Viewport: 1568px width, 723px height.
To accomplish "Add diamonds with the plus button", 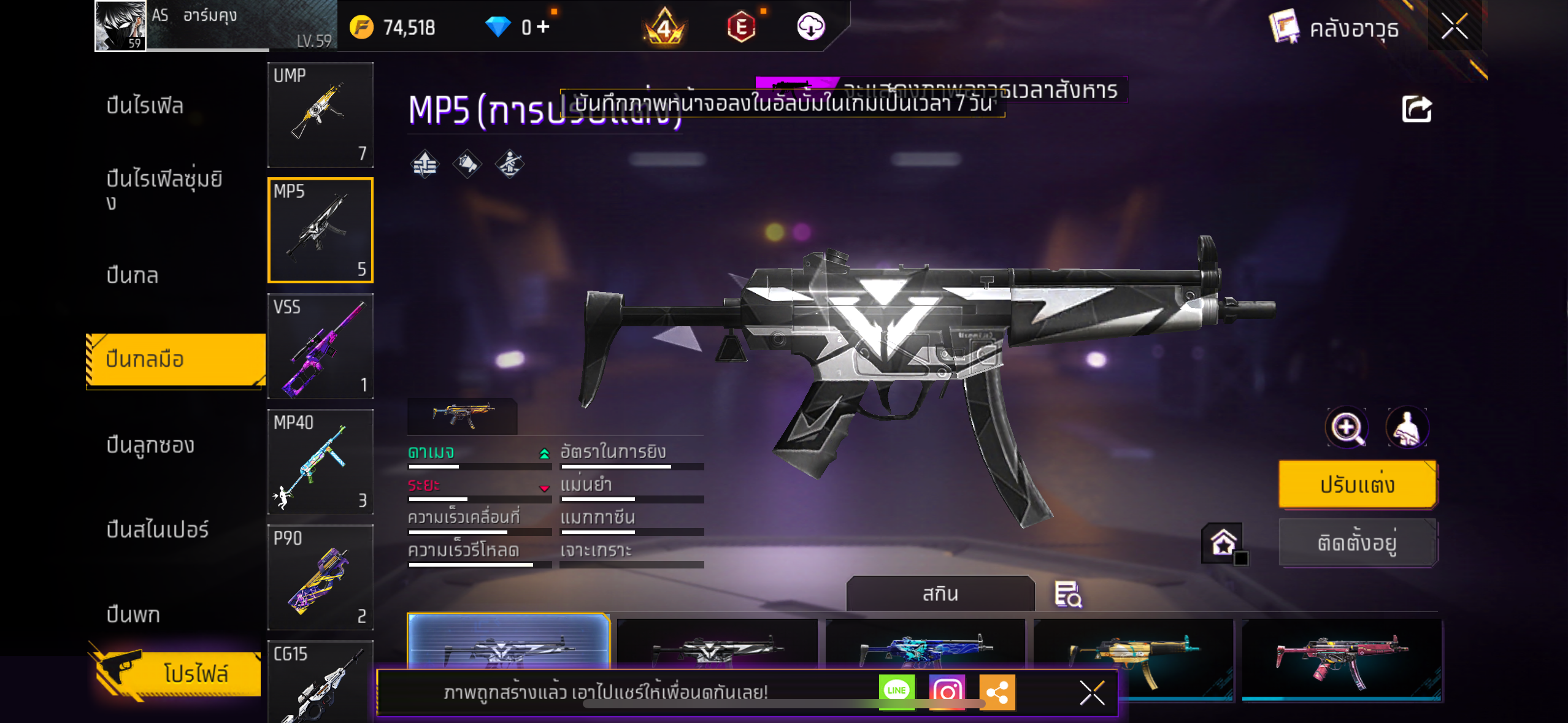I will click(x=543, y=26).
